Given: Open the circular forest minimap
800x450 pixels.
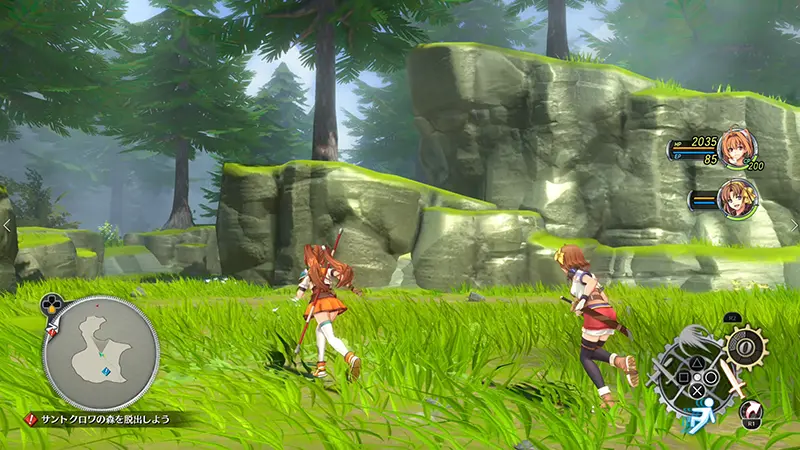Looking at the screenshot, I should point(100,352).
